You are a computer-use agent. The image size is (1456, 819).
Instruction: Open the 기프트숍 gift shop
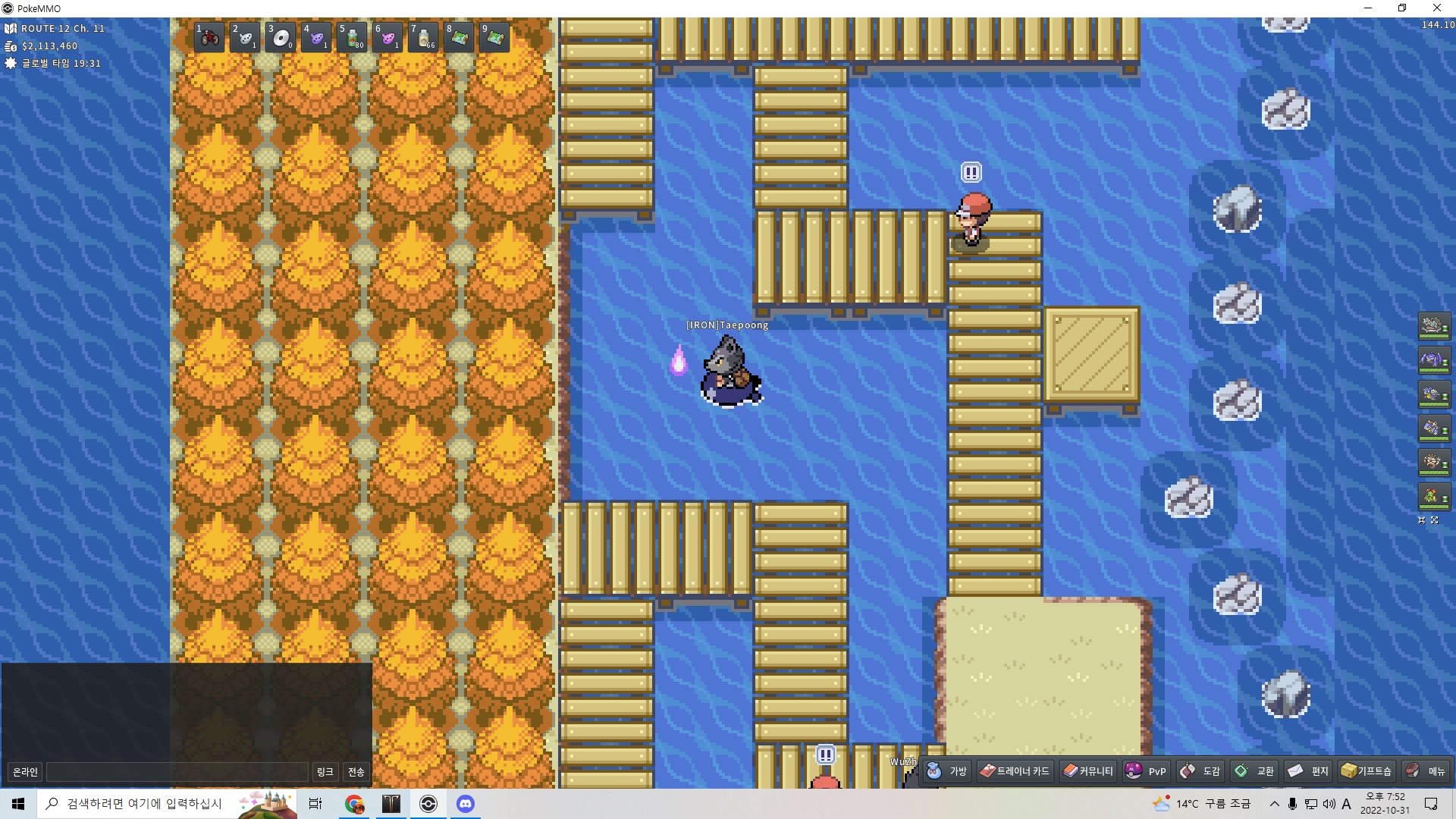(x=1366, y=771)
